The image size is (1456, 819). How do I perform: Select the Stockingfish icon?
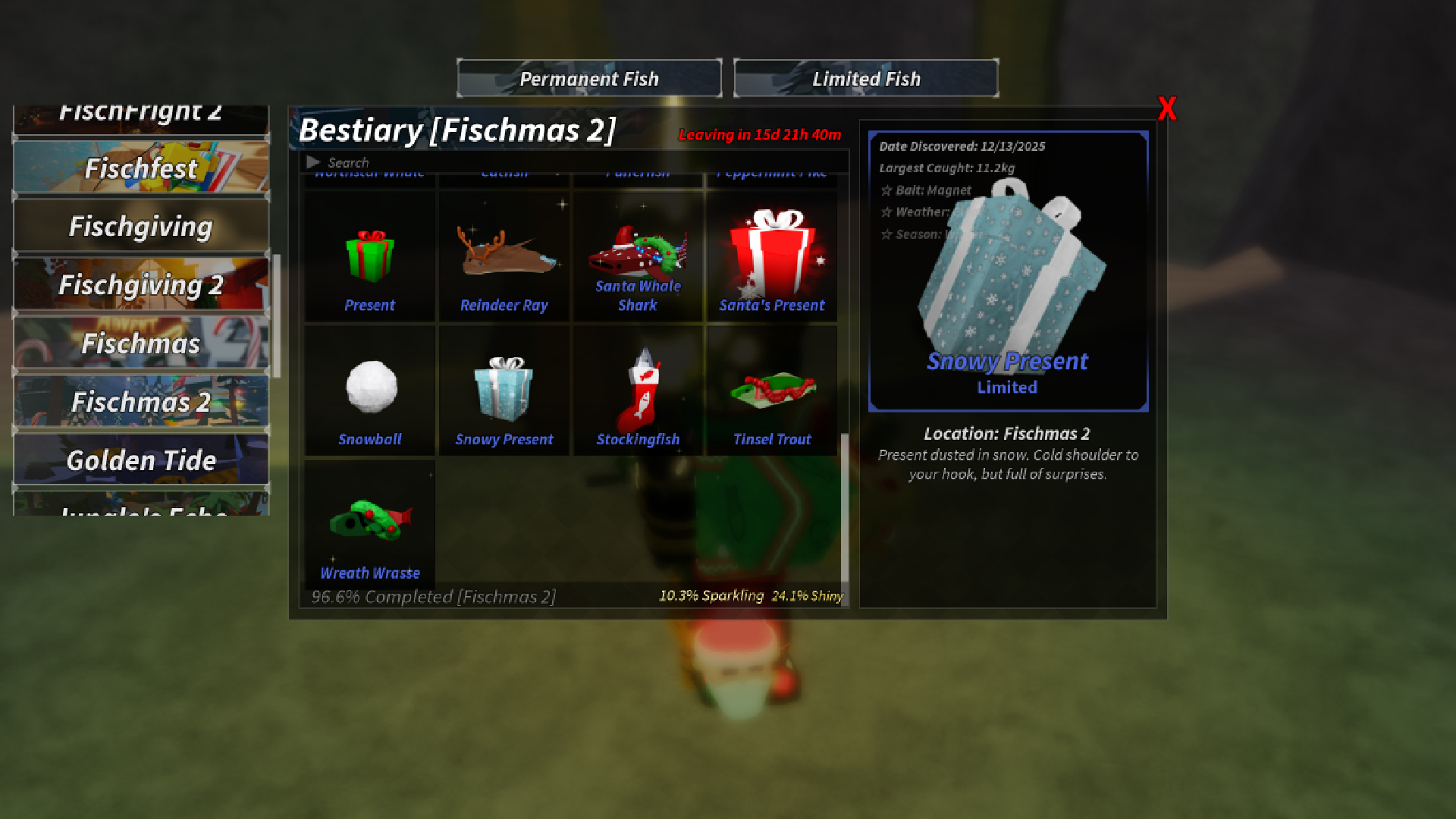pos(638,387)
